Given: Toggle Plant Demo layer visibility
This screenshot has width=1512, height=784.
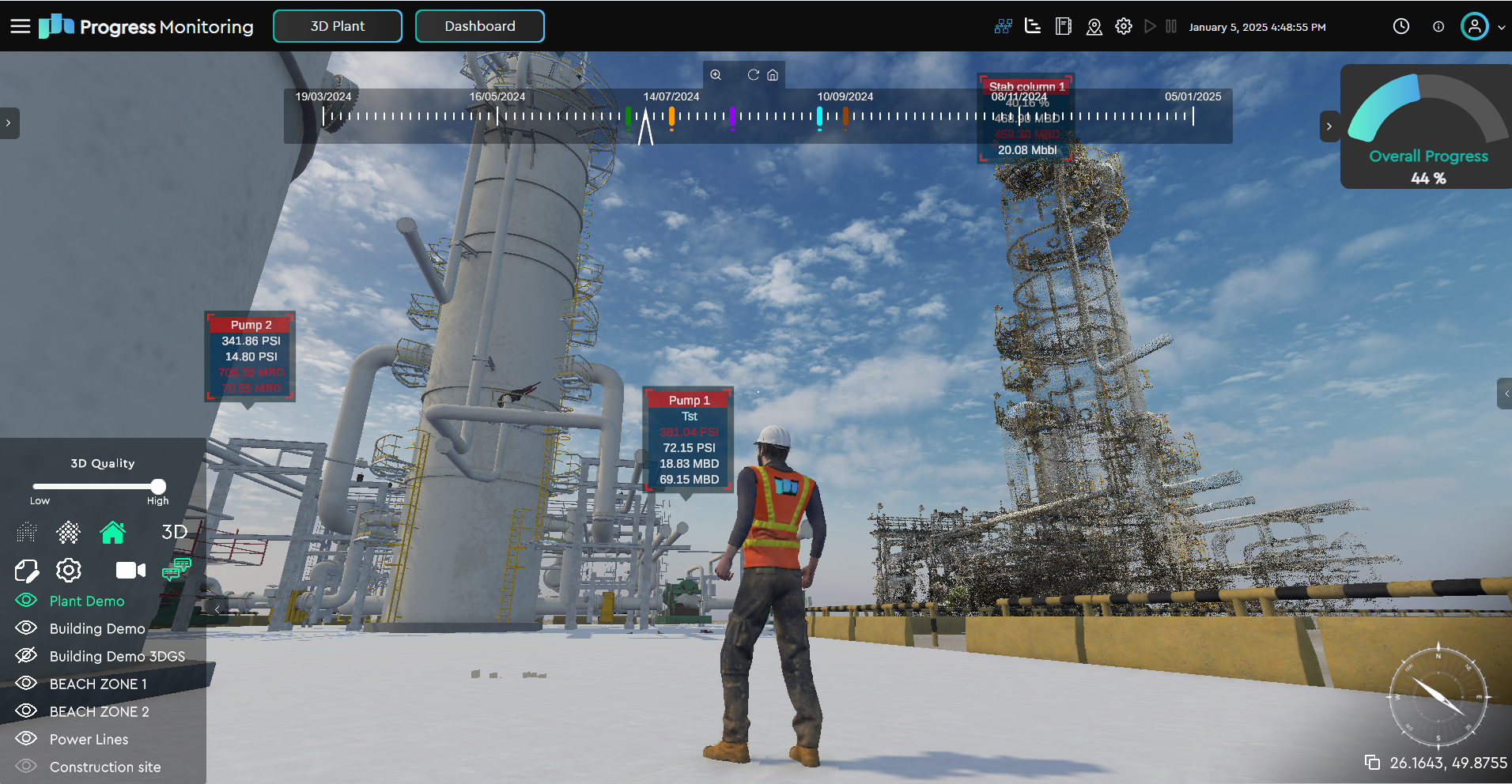Looking at the screenshot, I should (x=27, y=601).
